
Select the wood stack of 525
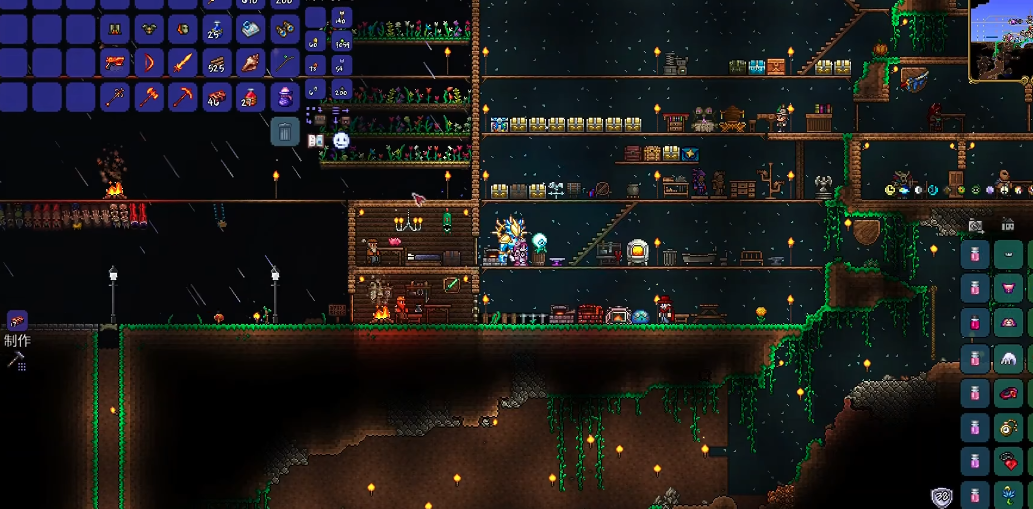(x=217, y=63)
